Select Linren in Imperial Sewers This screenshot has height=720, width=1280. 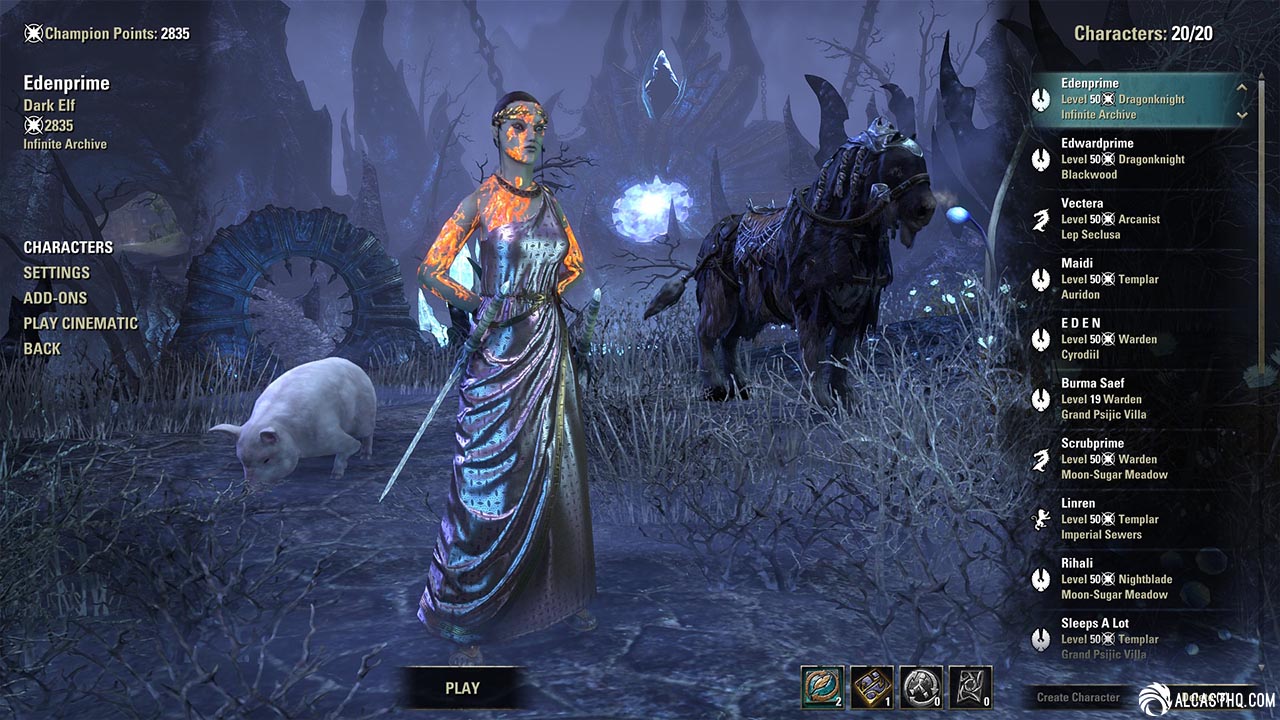(x=1108, y=519)
